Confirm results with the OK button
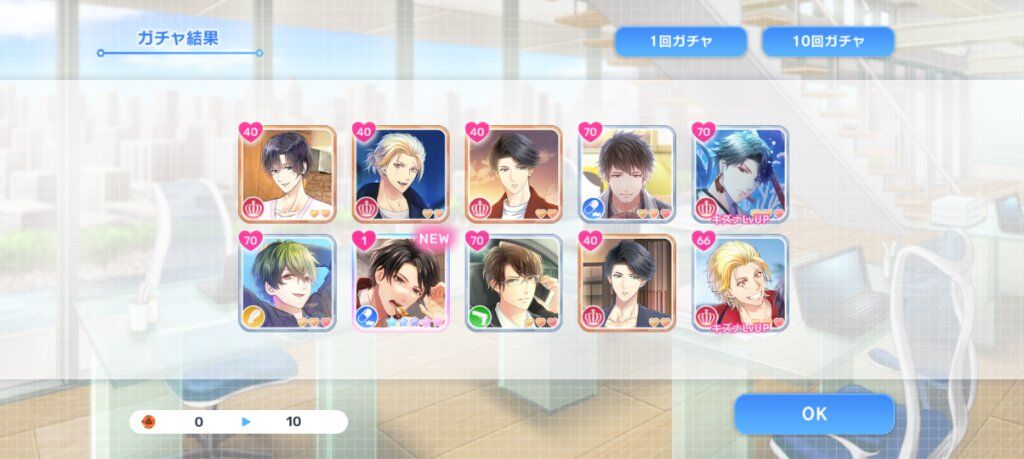This screenshot has width=1024, height=459. (814, 413)
